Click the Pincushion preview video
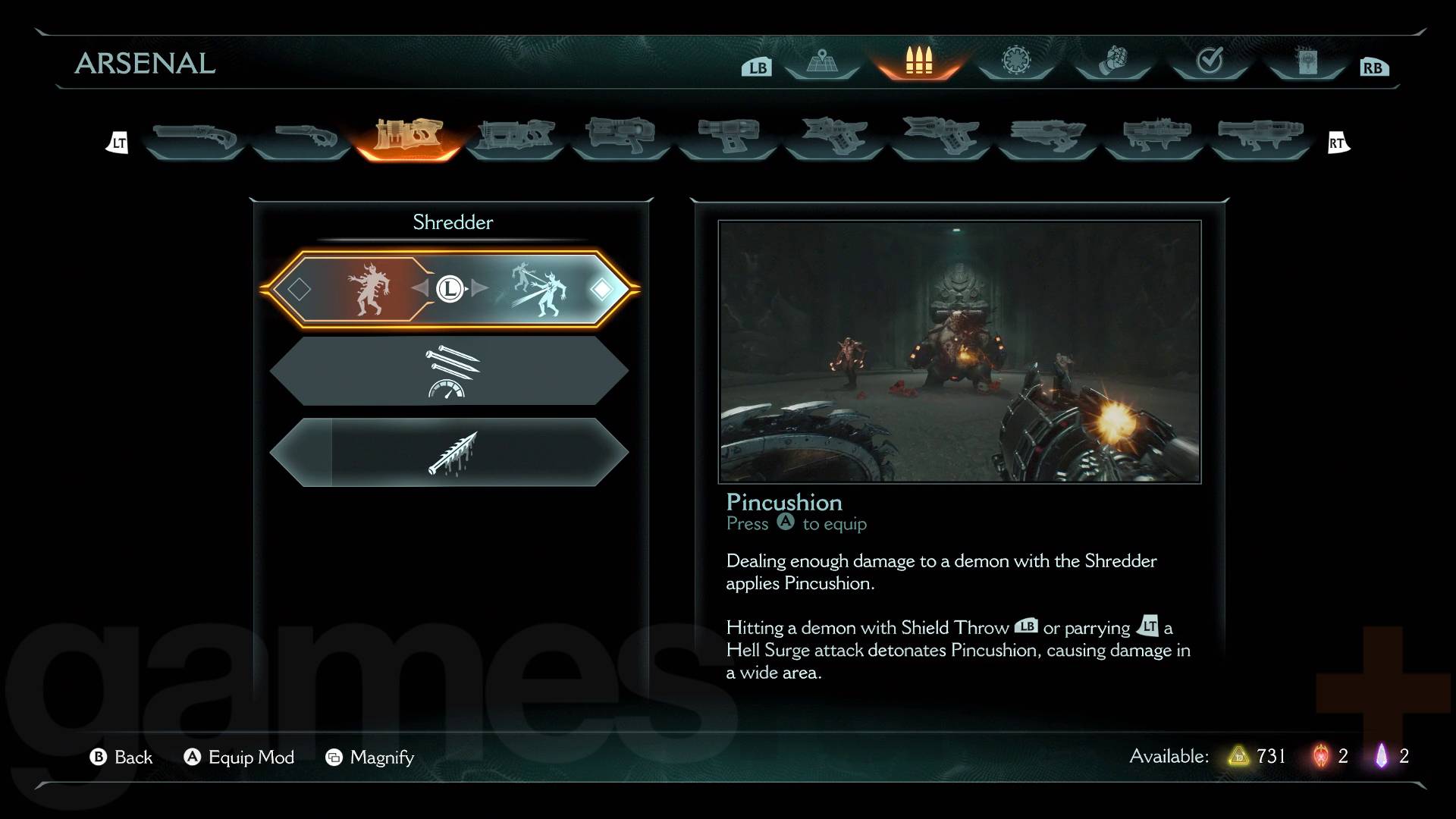 click(x=959, y=352)
